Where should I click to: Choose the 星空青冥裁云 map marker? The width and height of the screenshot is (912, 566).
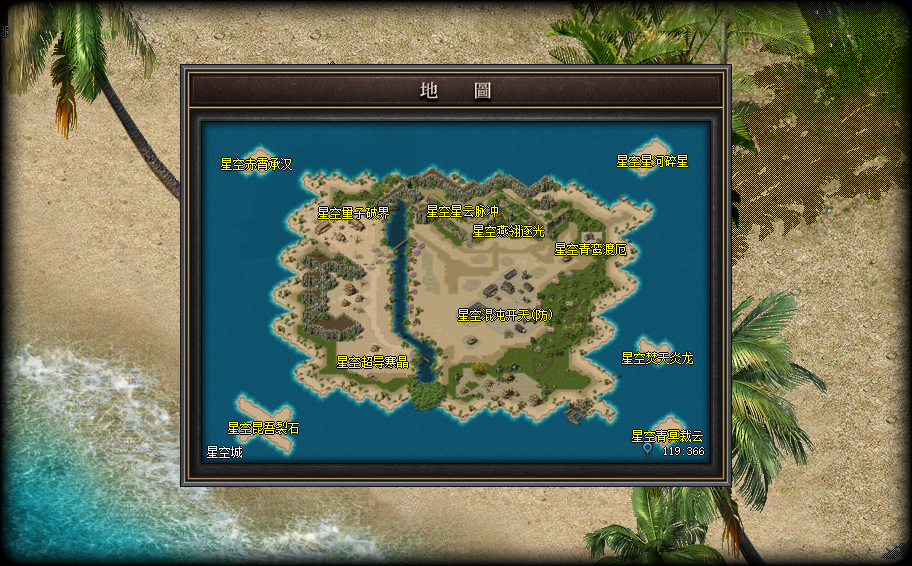[667, 436]
